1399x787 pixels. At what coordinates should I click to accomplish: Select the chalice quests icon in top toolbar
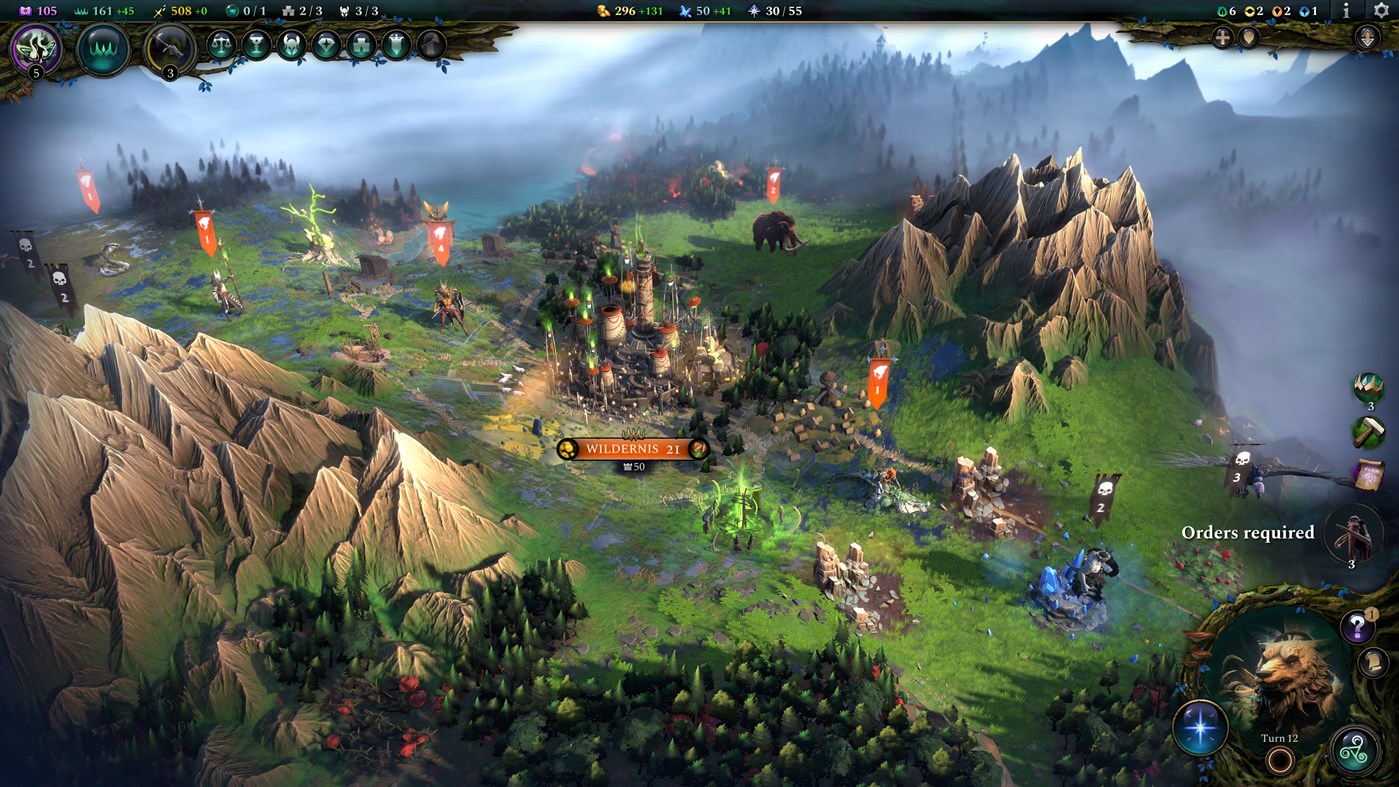point(258,45)
